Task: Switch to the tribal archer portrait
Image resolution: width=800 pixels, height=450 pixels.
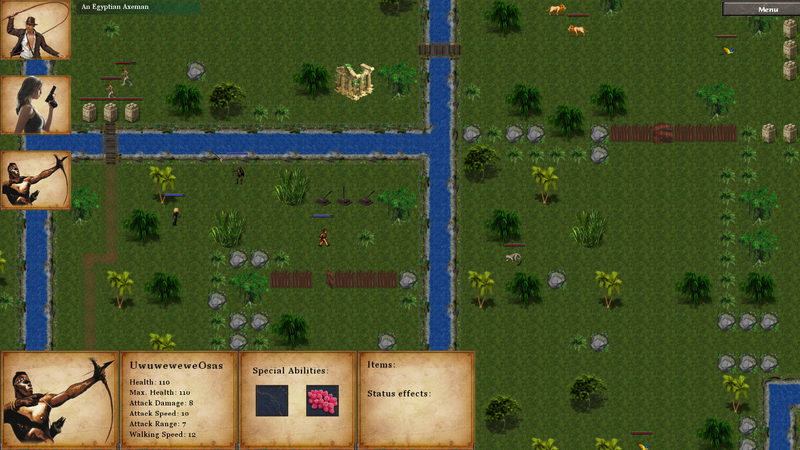Action: tap(35, 180)
